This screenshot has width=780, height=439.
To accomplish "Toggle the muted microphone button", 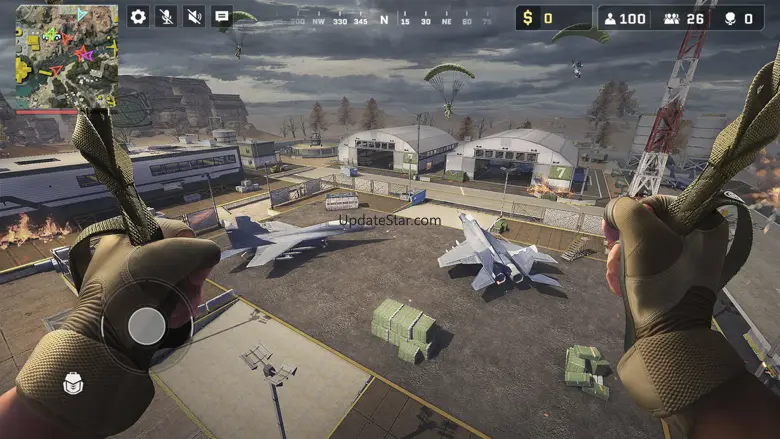I will 166,16.
